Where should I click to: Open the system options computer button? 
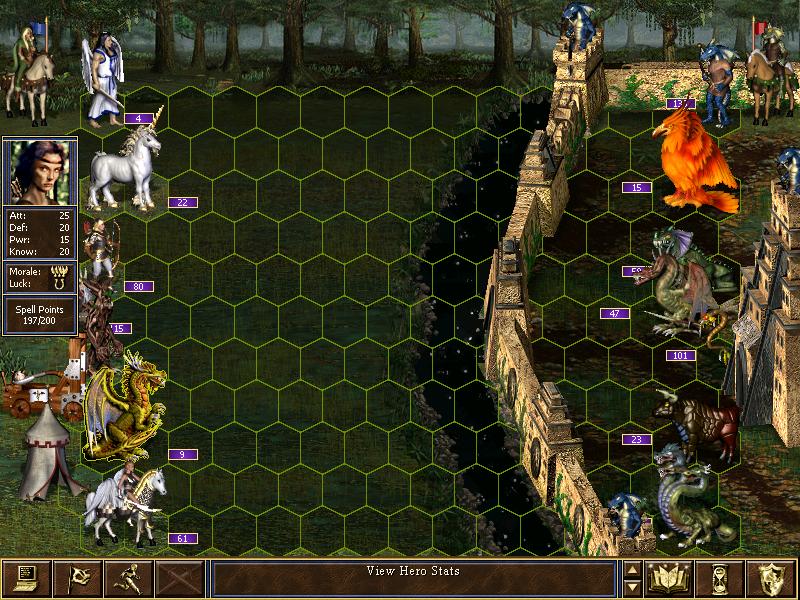point(26,578)
